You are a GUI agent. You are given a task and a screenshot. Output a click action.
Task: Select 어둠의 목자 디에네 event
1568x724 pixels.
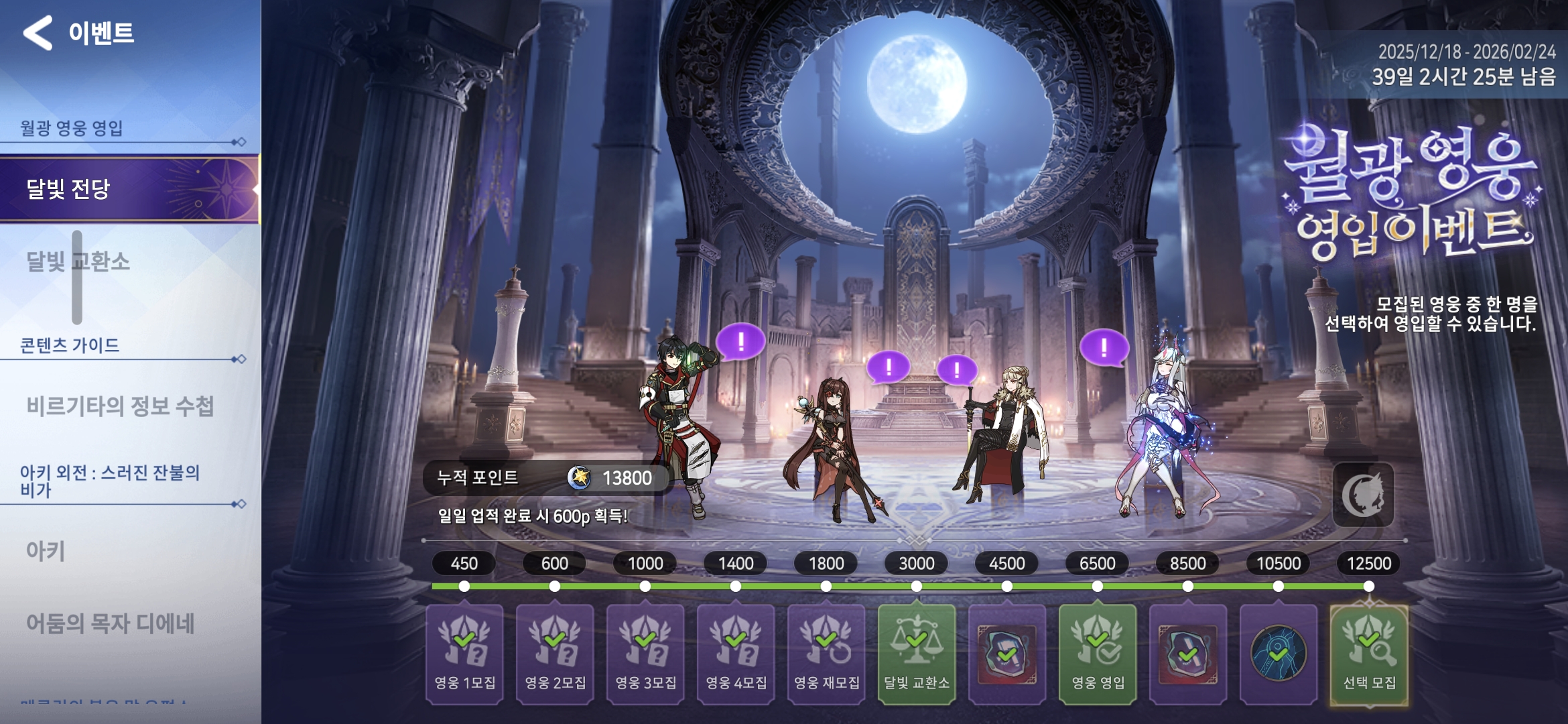pos(111,623)
